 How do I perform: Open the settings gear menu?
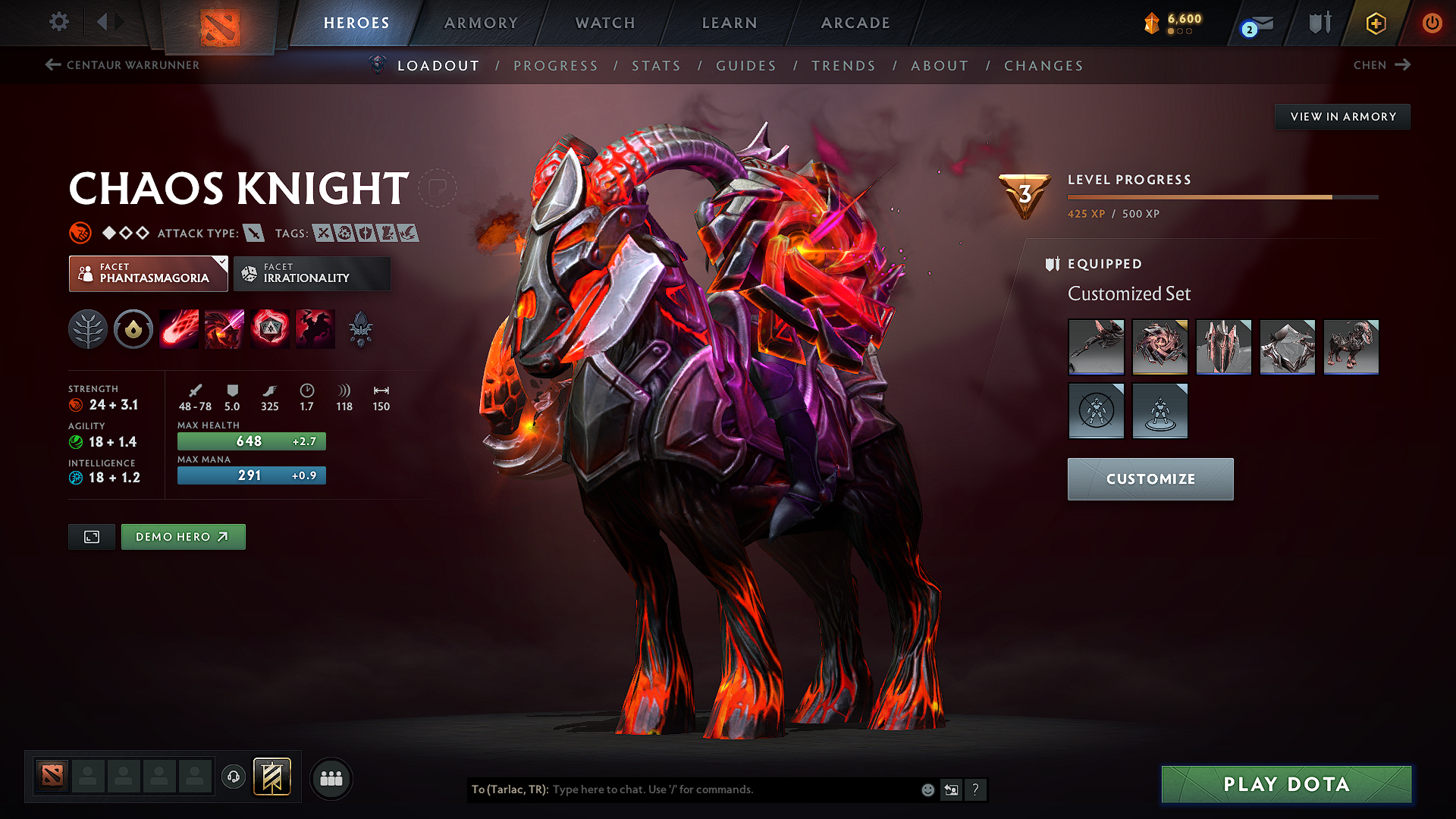coord(59,22)
